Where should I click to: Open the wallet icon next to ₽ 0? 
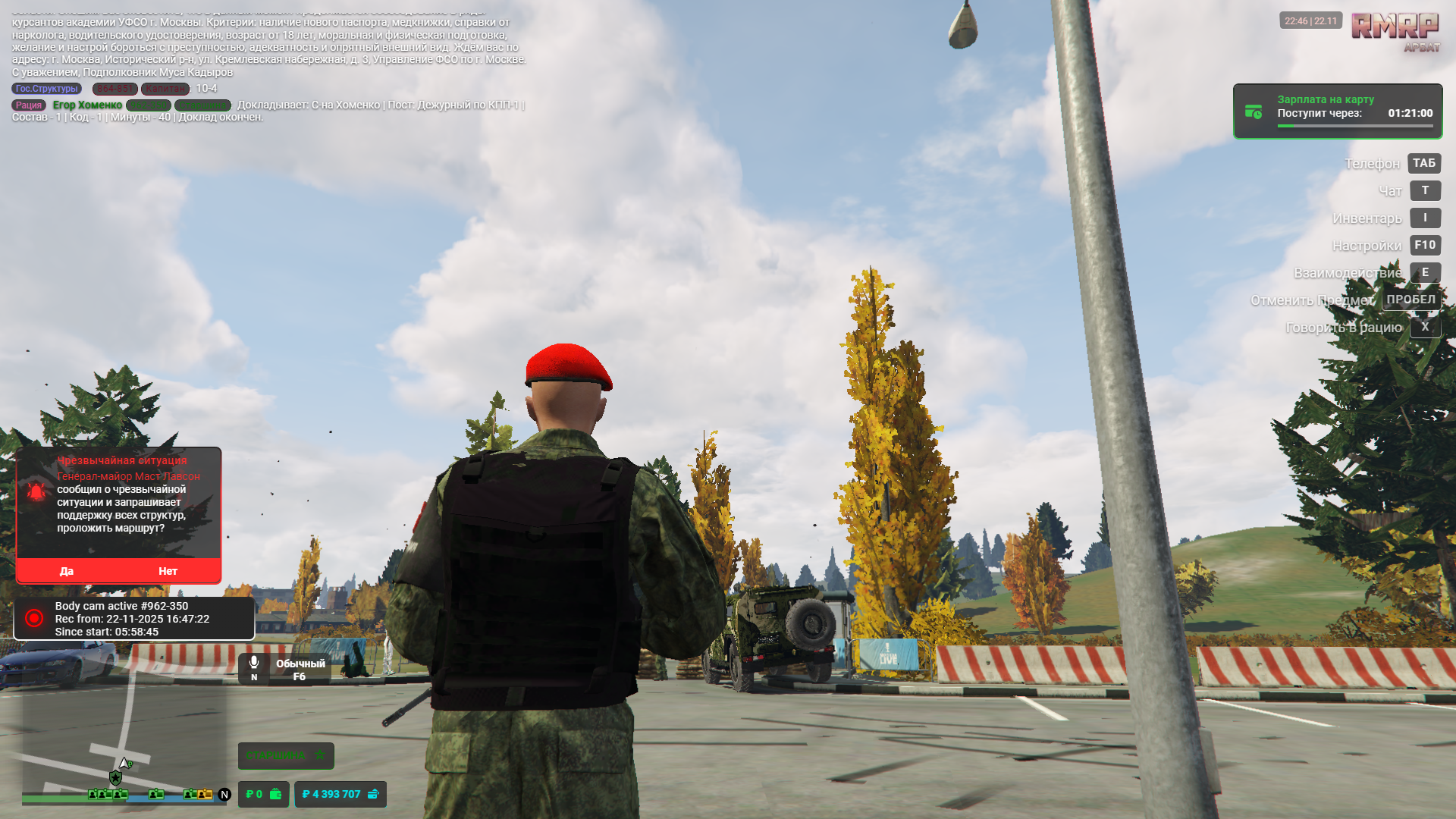(277, 795)
